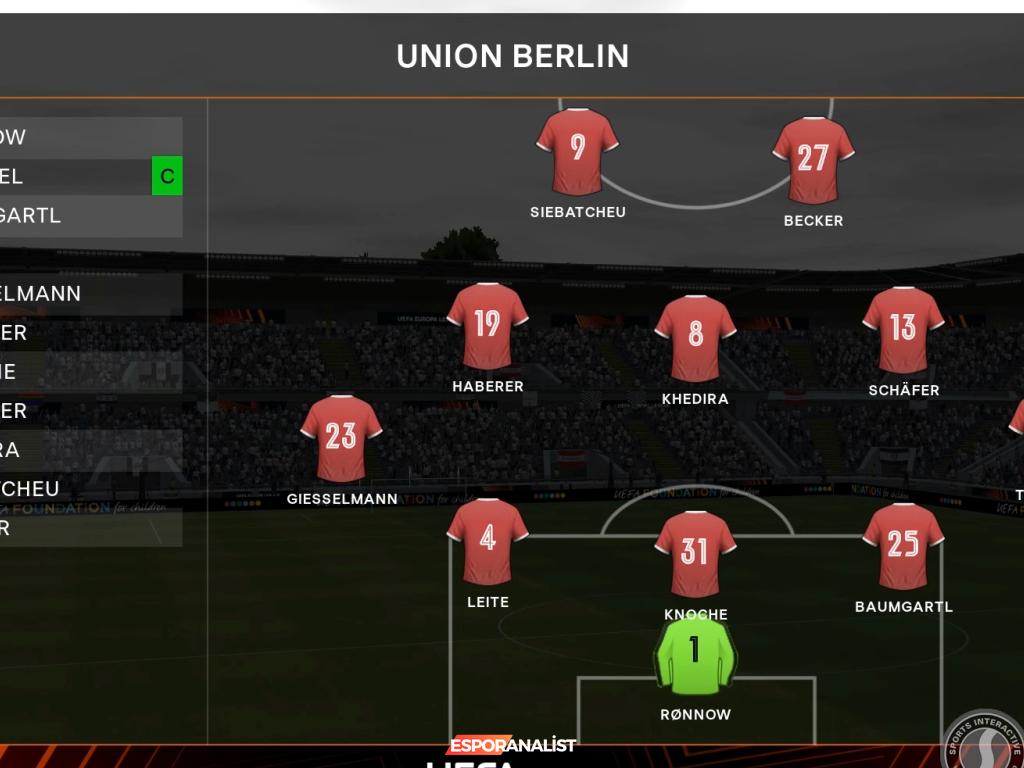Screen dimensions: 1024x768
Task: Select the list row ending in GARTL
Action: [x=90, y=216]
